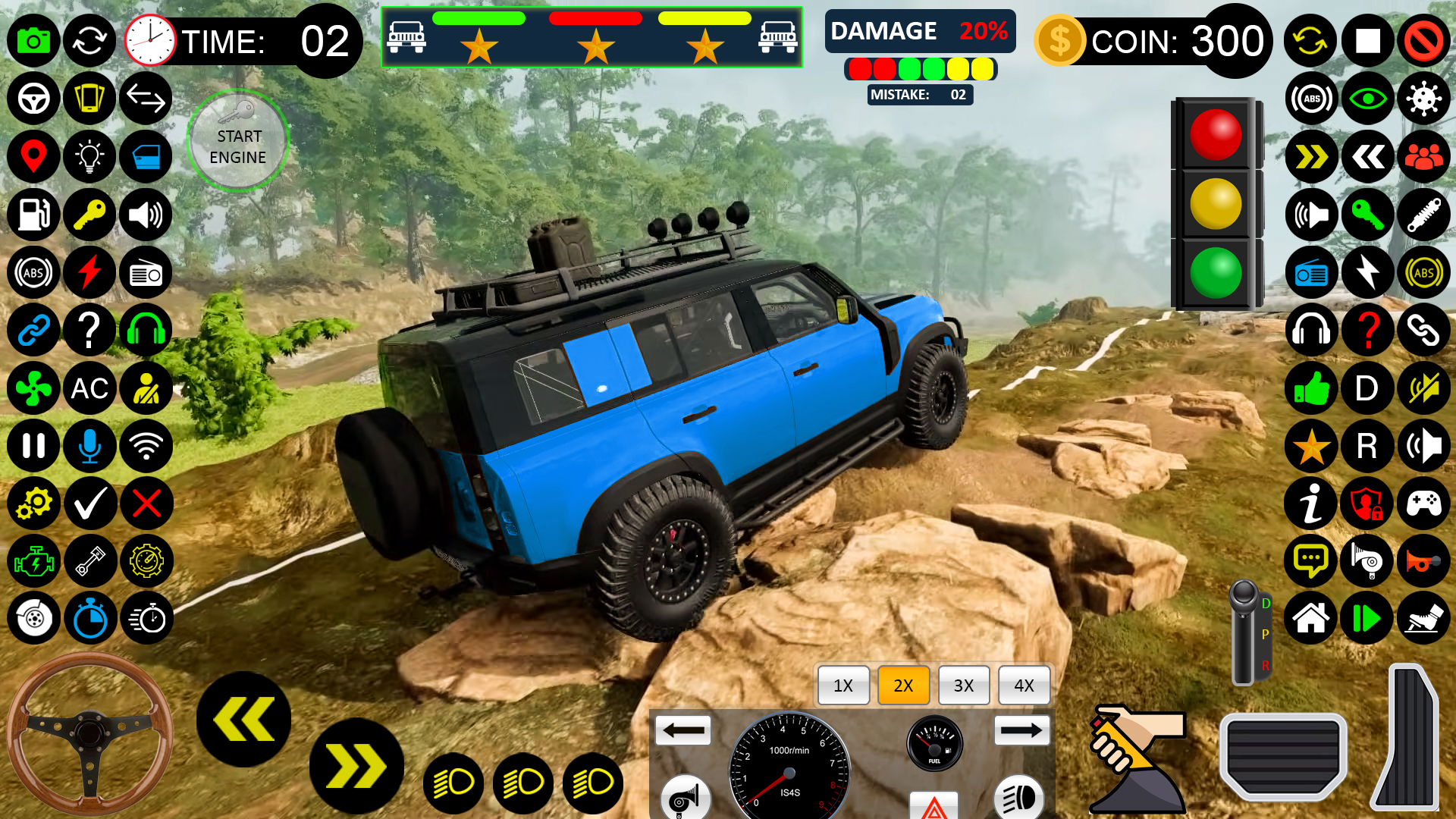This screenshot has height=819, width=1456.
Task: Collapse via the double left chevron
Action: (x=1367, y=157)
